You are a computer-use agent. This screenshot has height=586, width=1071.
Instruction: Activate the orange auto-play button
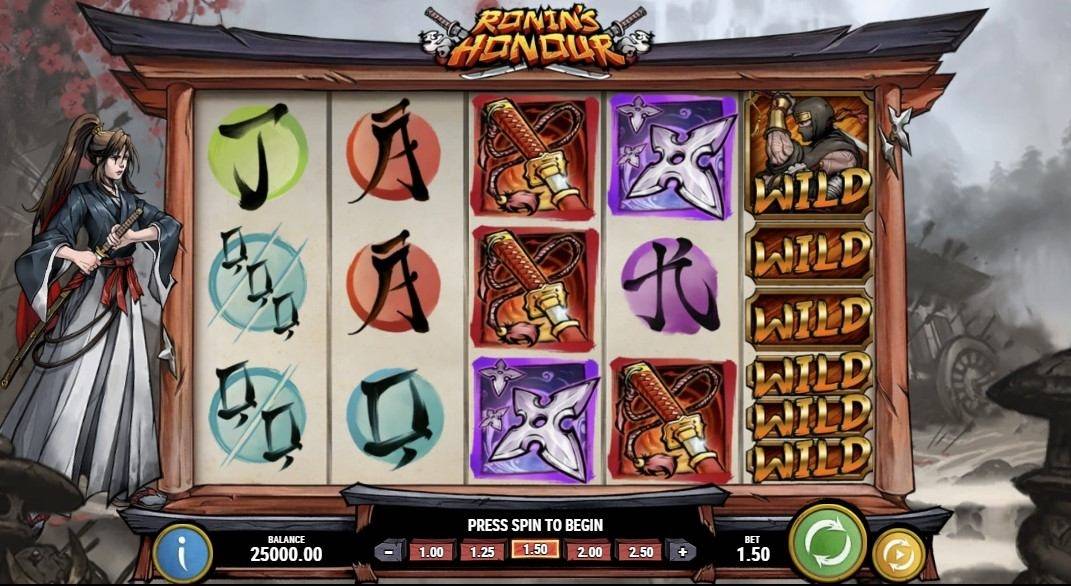click(898, 554)
